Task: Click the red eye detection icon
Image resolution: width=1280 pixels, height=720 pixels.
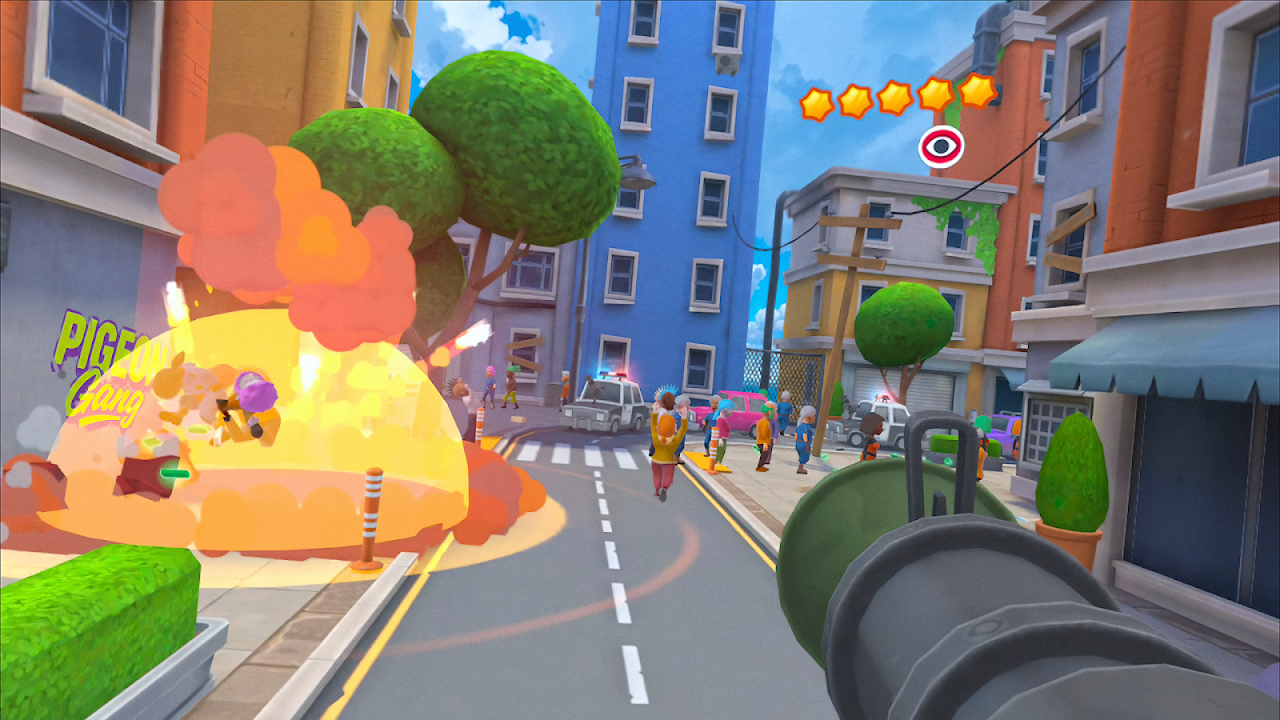Action: tap(941, 148)
